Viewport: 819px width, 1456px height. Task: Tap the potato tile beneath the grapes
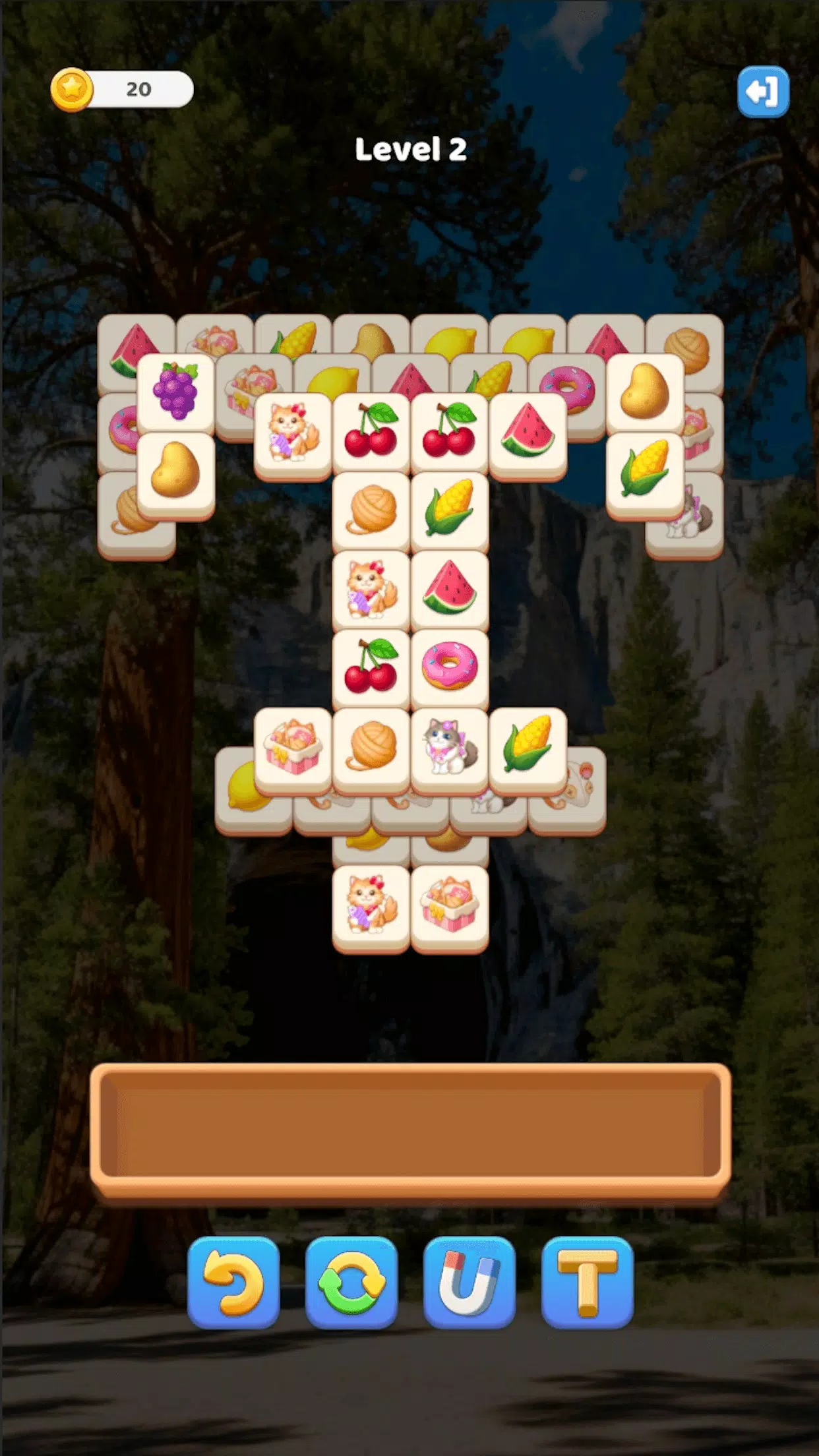point(175,470)
